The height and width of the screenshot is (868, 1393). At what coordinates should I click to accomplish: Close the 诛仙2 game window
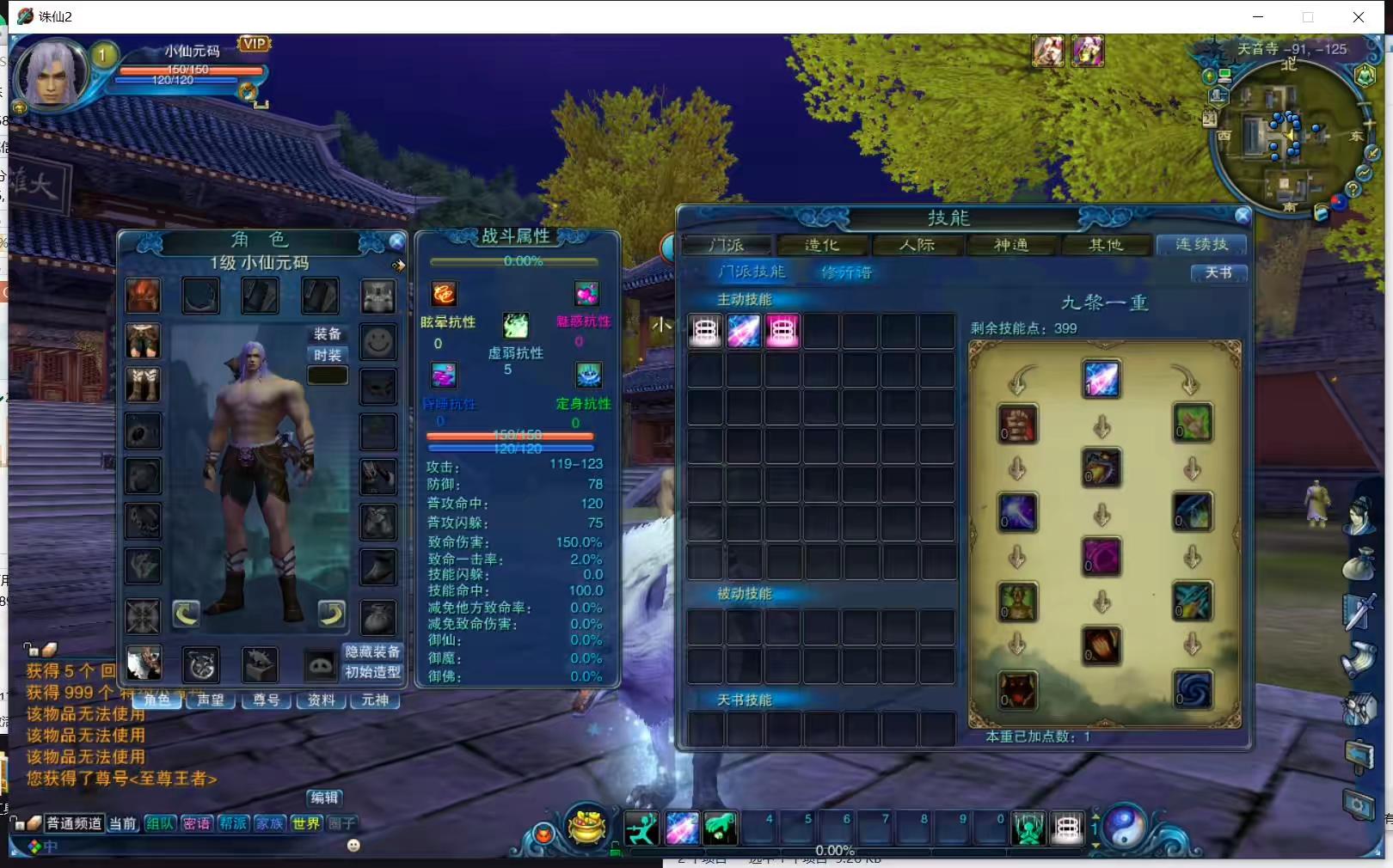click(1358, 17)
